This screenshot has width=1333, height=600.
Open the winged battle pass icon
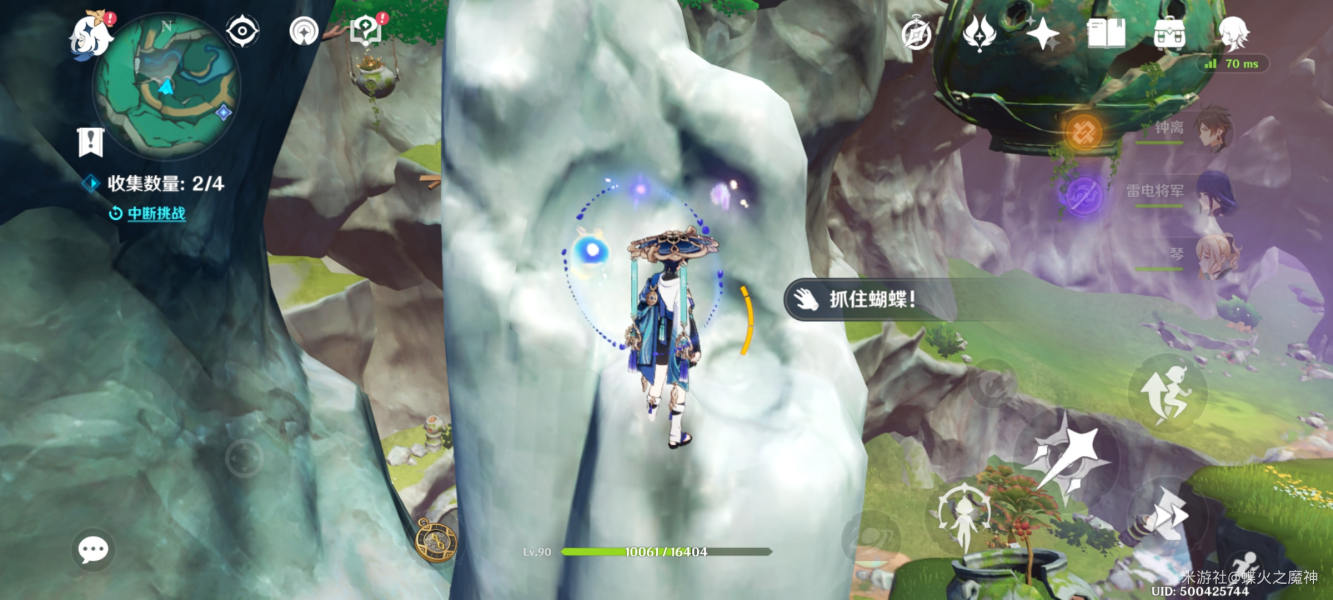(x=979, y=35)
